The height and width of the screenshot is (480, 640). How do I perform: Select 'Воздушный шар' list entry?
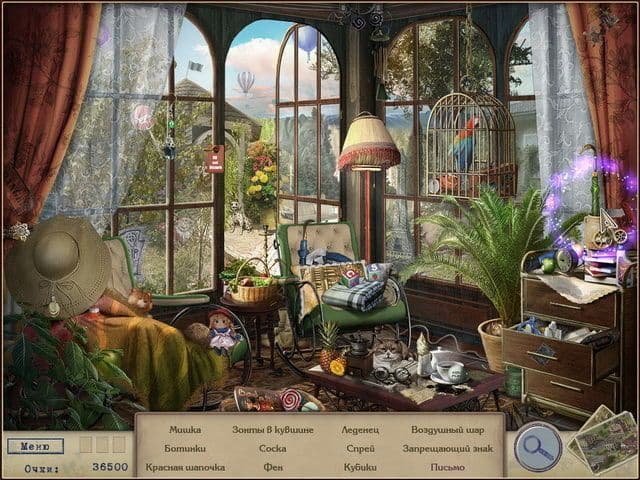pos(447,430)
